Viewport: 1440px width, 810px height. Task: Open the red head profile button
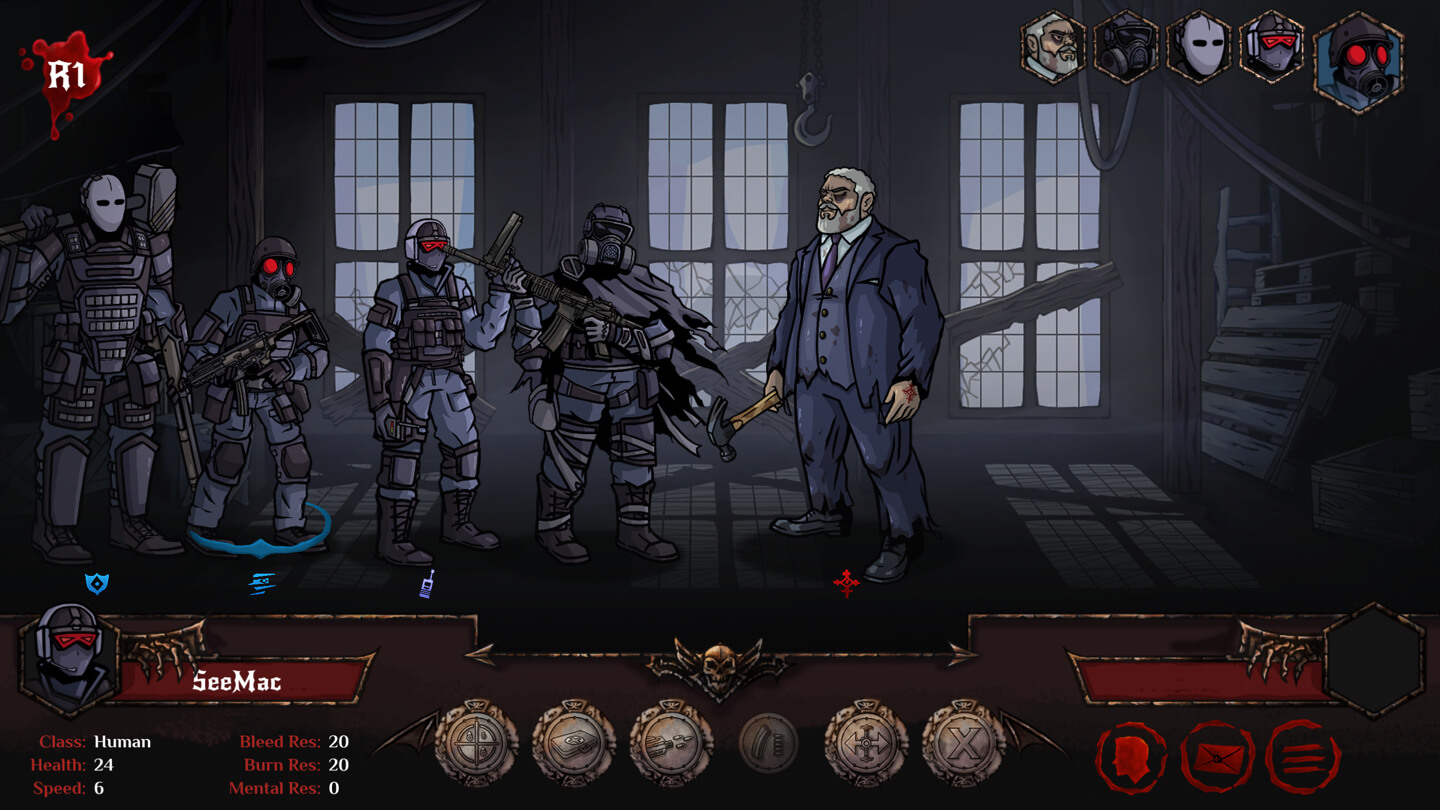point(1131,757)
